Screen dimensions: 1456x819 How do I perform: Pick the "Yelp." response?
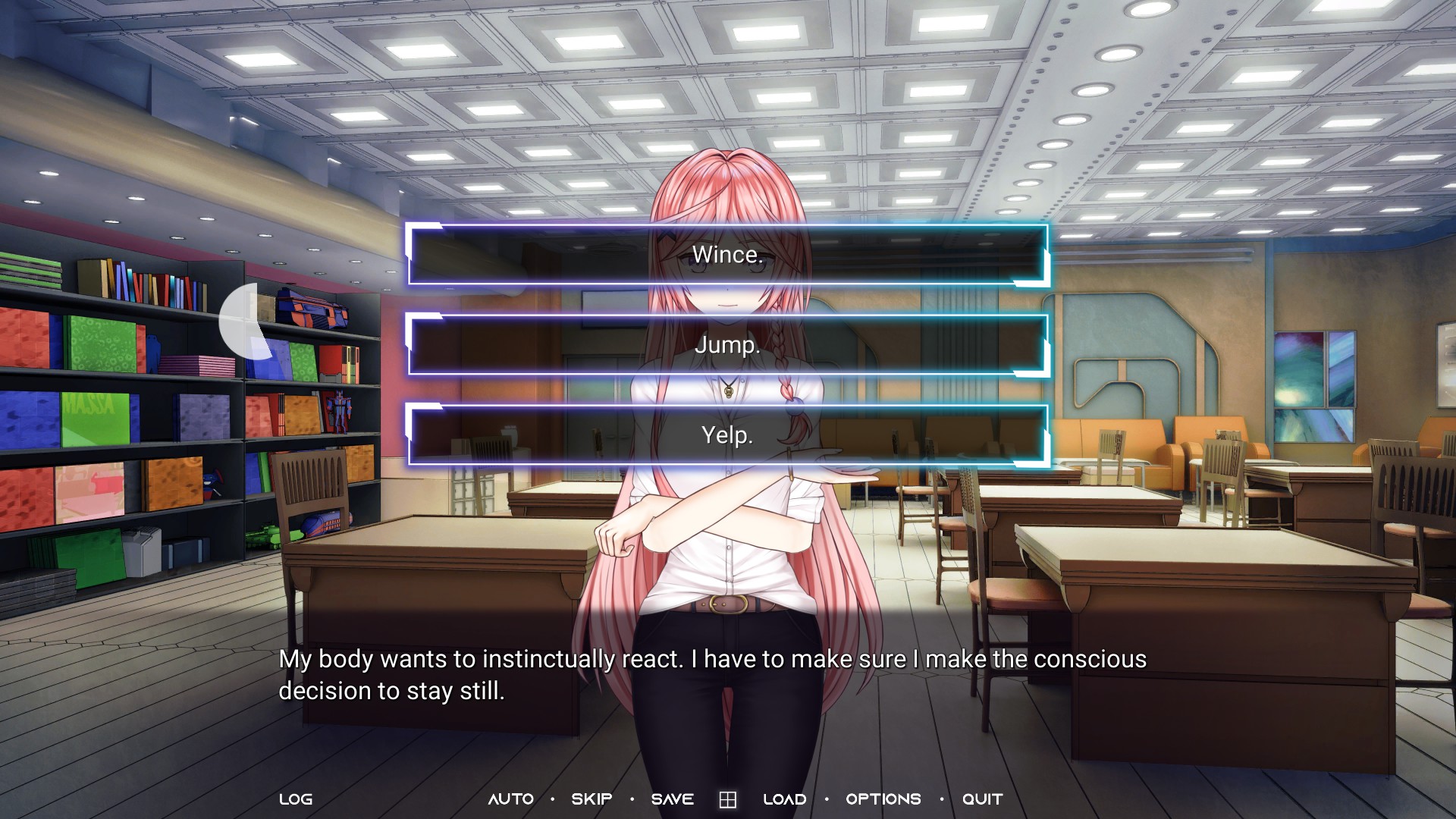tap(727, 435)
